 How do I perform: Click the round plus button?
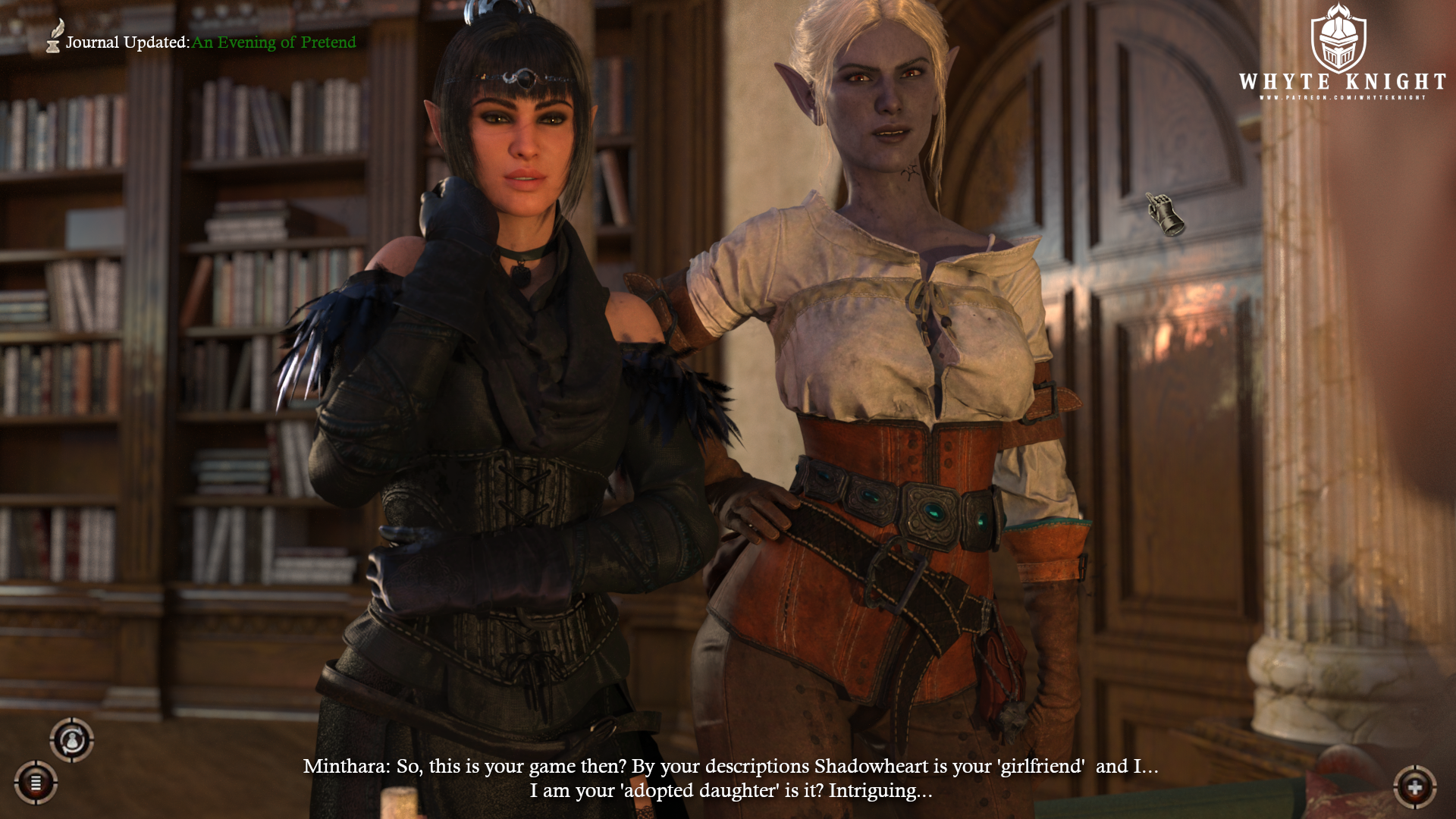[1415, 787]
